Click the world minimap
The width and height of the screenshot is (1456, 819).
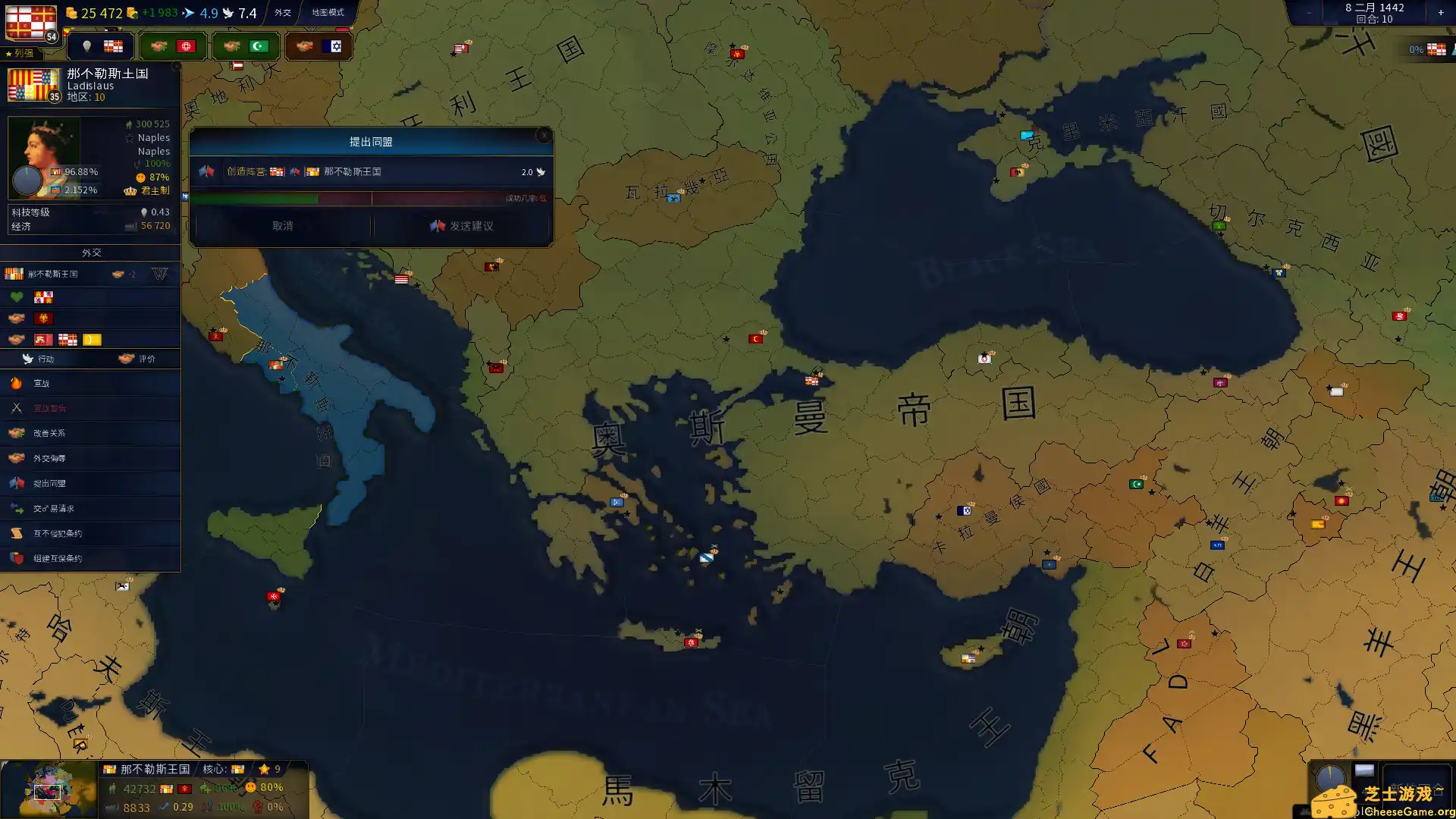coord(49,790)
